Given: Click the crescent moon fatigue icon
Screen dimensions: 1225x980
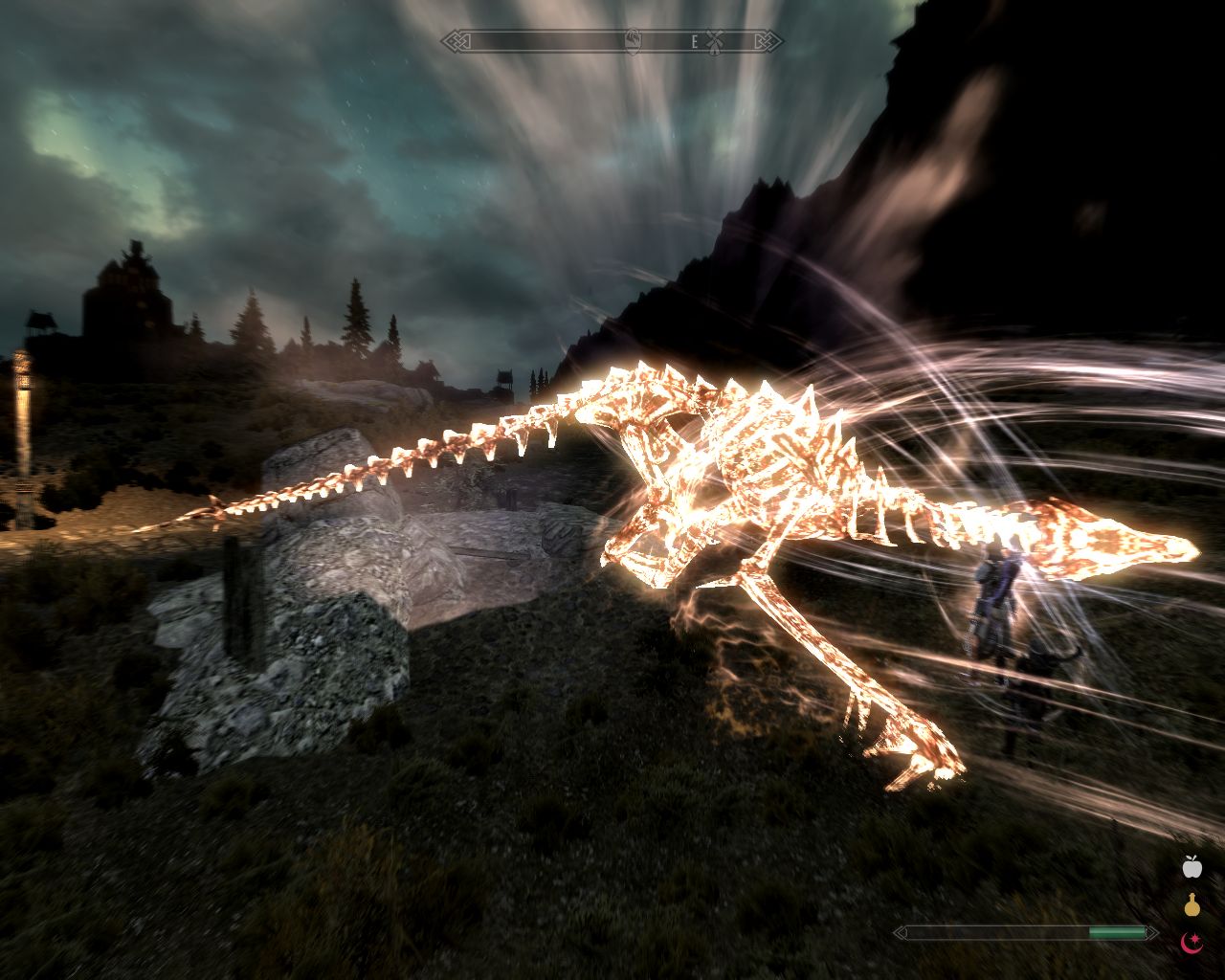Looking at the screenshot, I should coord(1189,946).
